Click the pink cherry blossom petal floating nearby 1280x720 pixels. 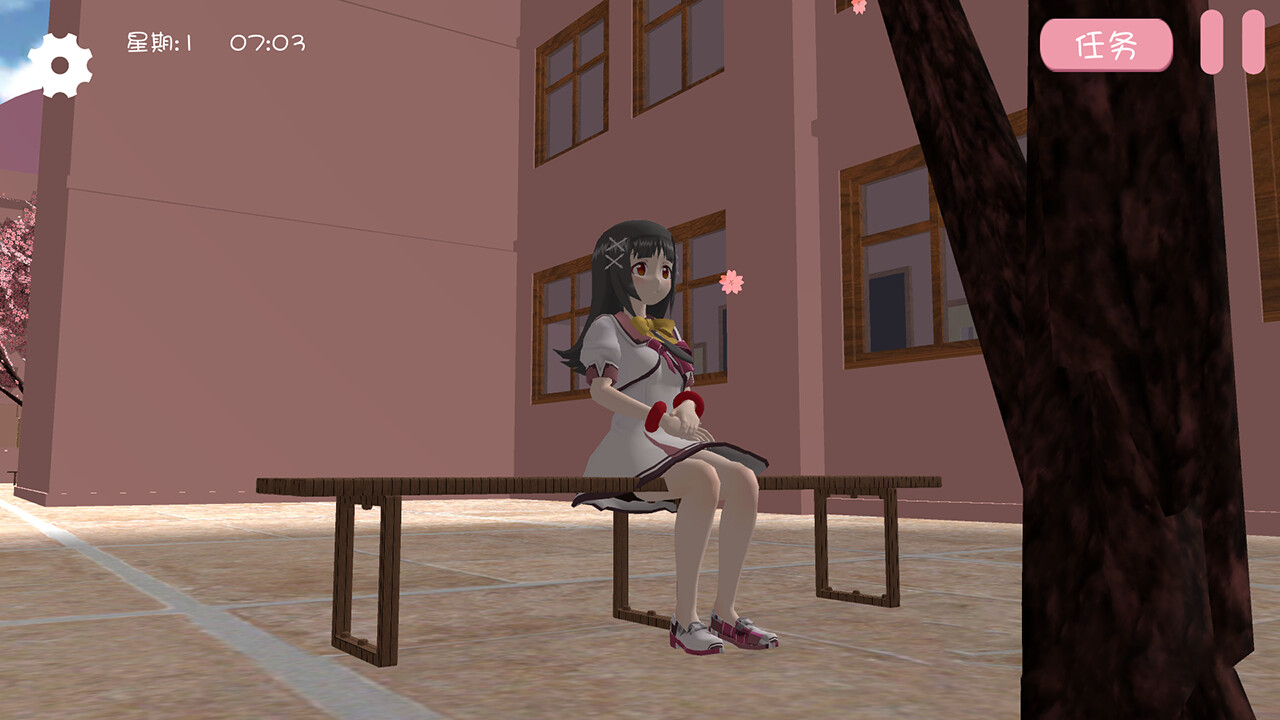click(x=733, y=279)
